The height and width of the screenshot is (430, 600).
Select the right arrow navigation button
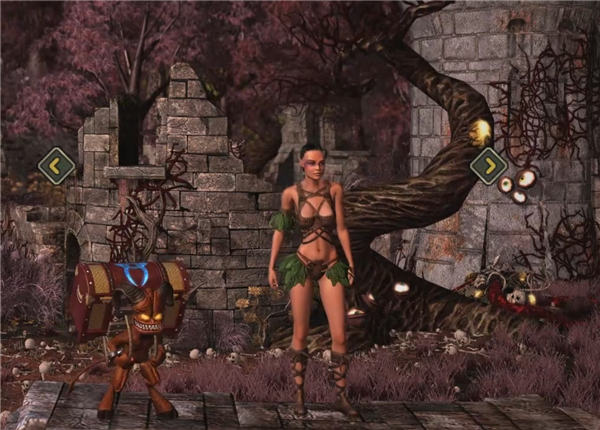[488, 165]
